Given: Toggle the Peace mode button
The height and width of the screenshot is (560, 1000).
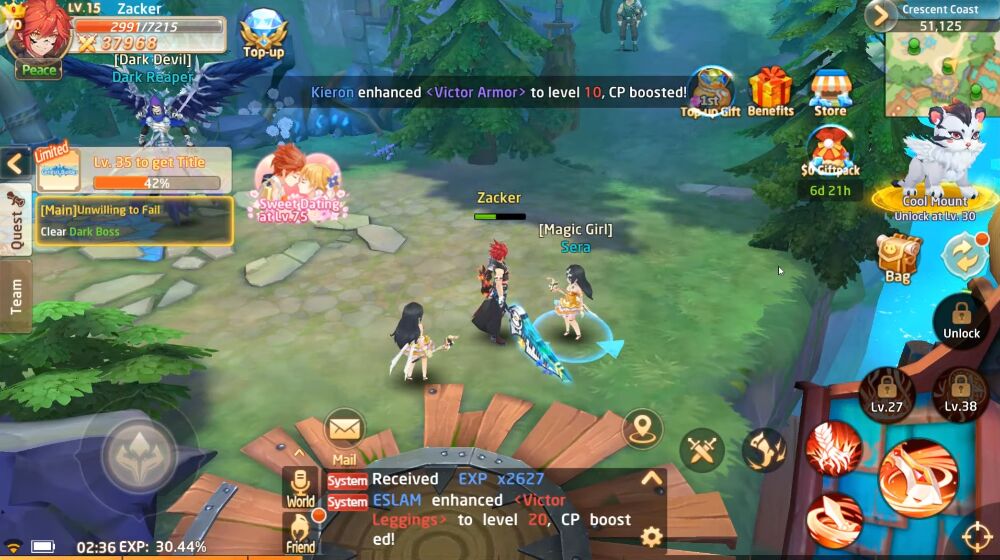Looking at the screenshot, I should [x=39, y=69].
